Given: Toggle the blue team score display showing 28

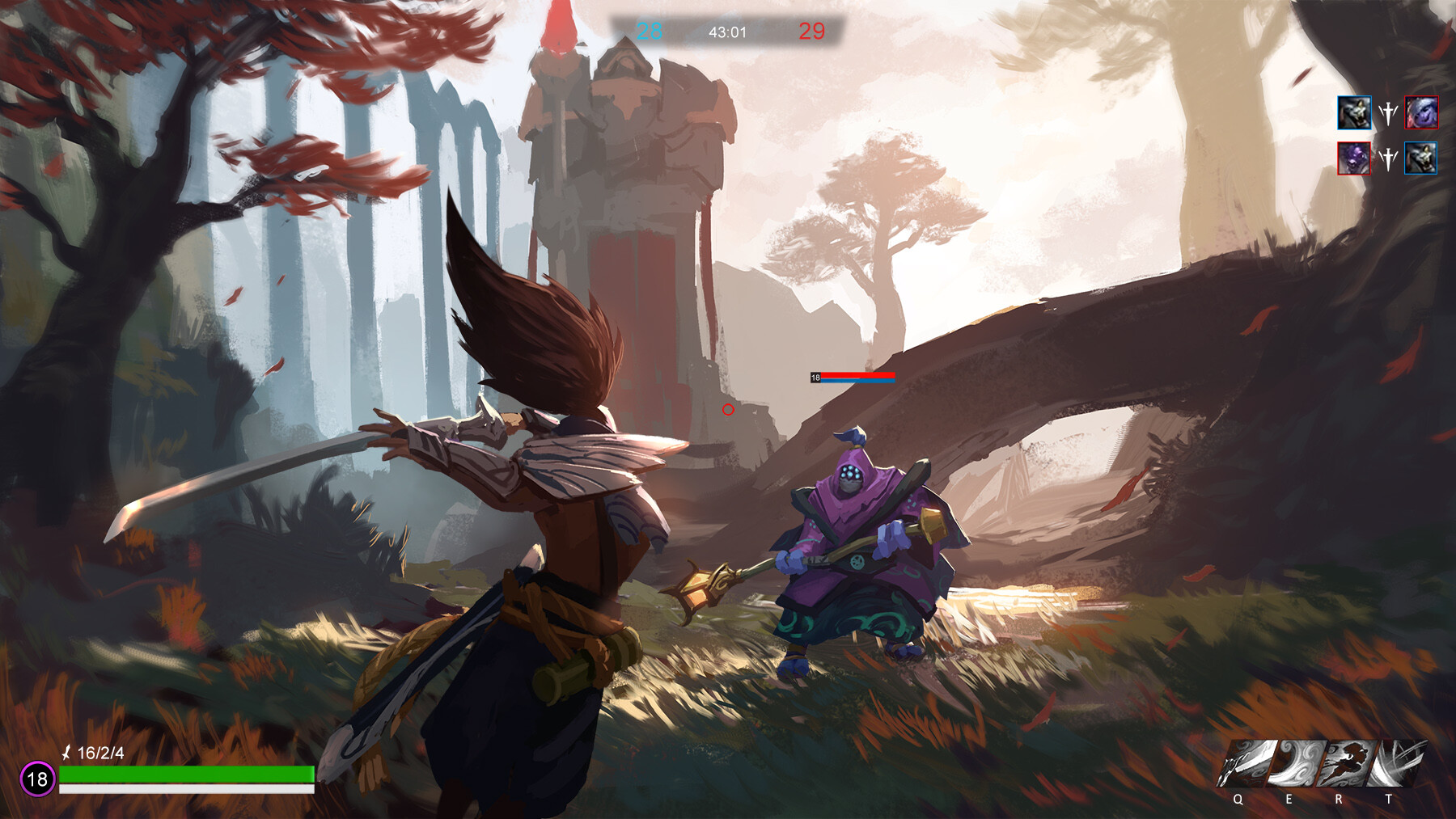Looking at the screenshot, I should (648, 32).
